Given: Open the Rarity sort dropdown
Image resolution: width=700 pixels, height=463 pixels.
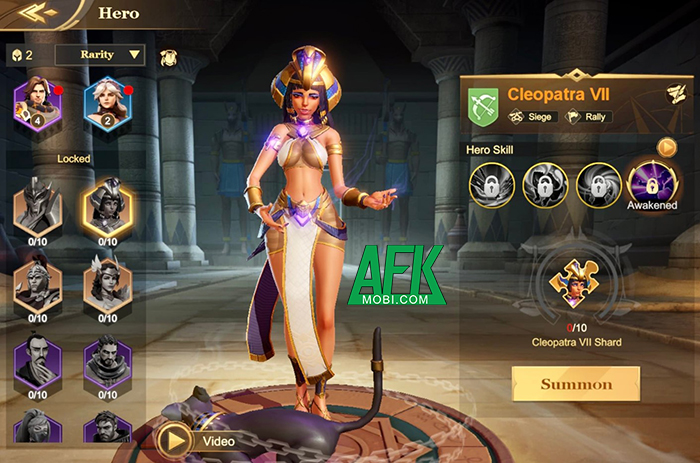Looking at the screenshot, I should (100, 54).
